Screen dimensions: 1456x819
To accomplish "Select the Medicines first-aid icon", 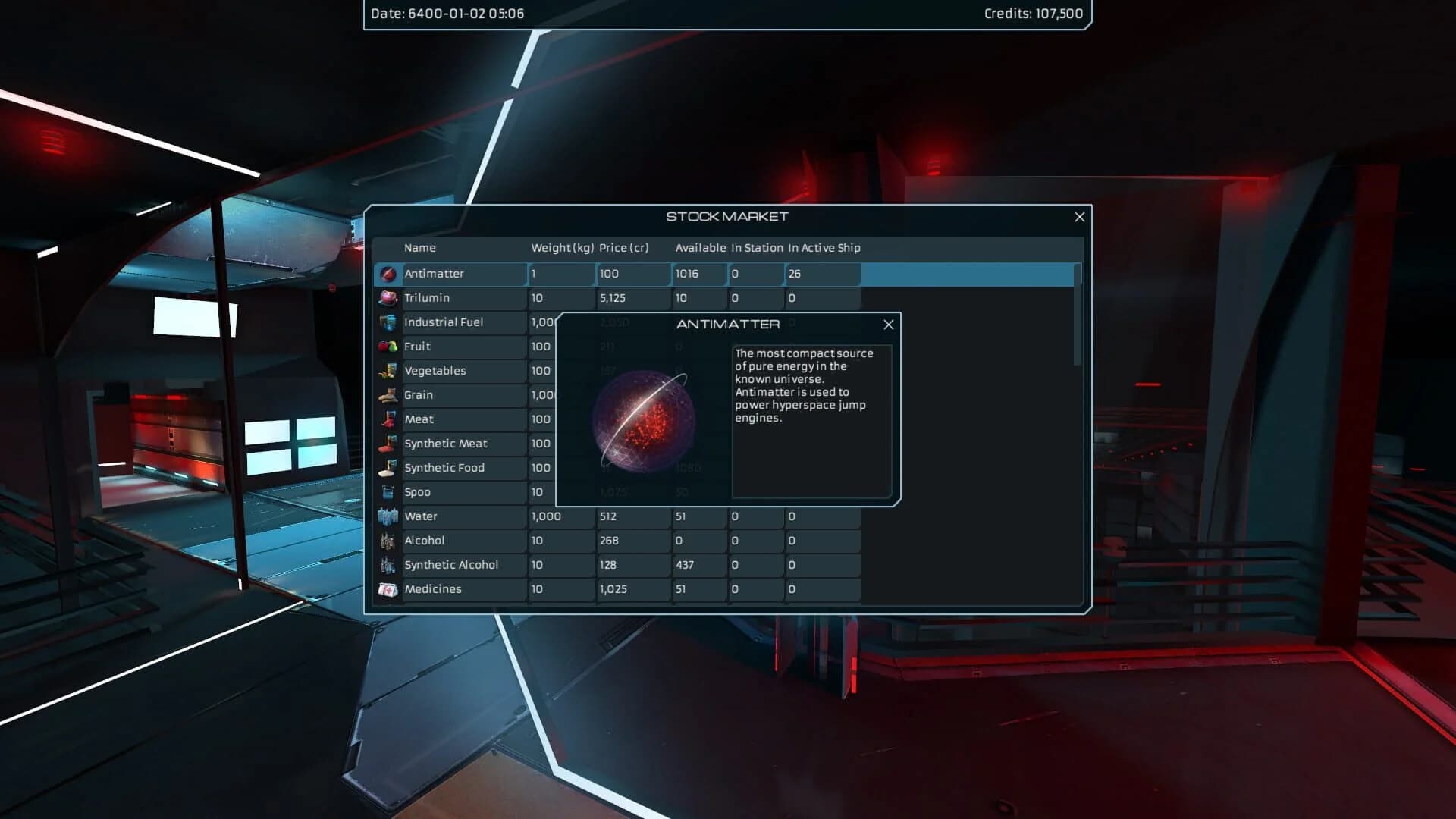I will point(388,589).
